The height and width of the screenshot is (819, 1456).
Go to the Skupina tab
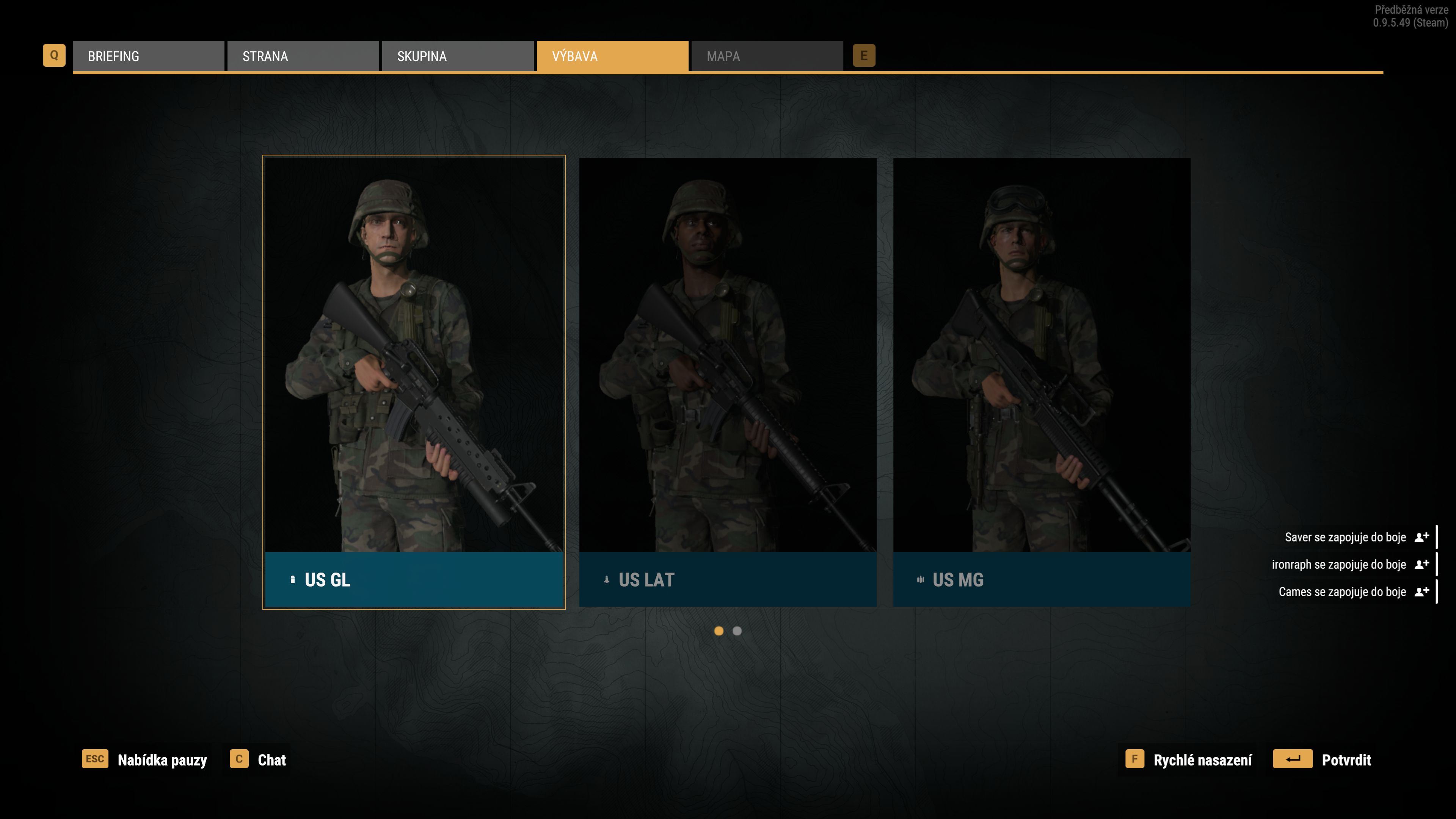457,56
